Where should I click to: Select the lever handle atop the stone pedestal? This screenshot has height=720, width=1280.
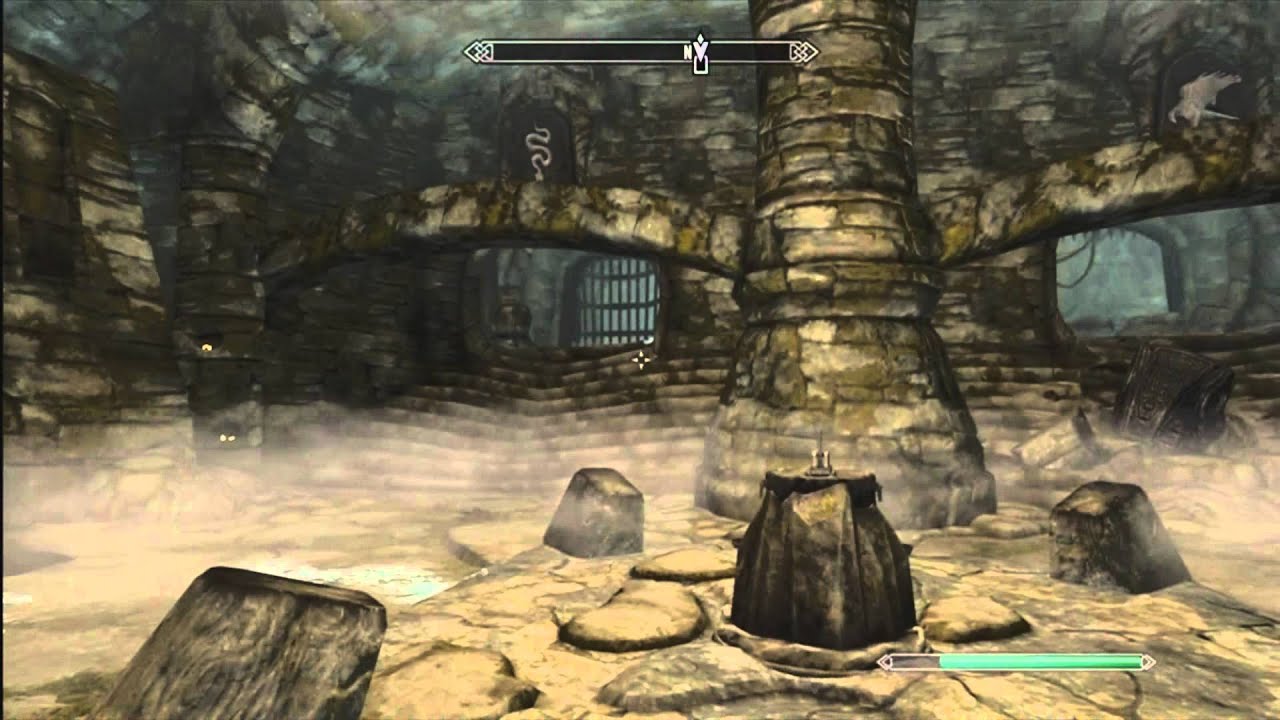(822, 463)
